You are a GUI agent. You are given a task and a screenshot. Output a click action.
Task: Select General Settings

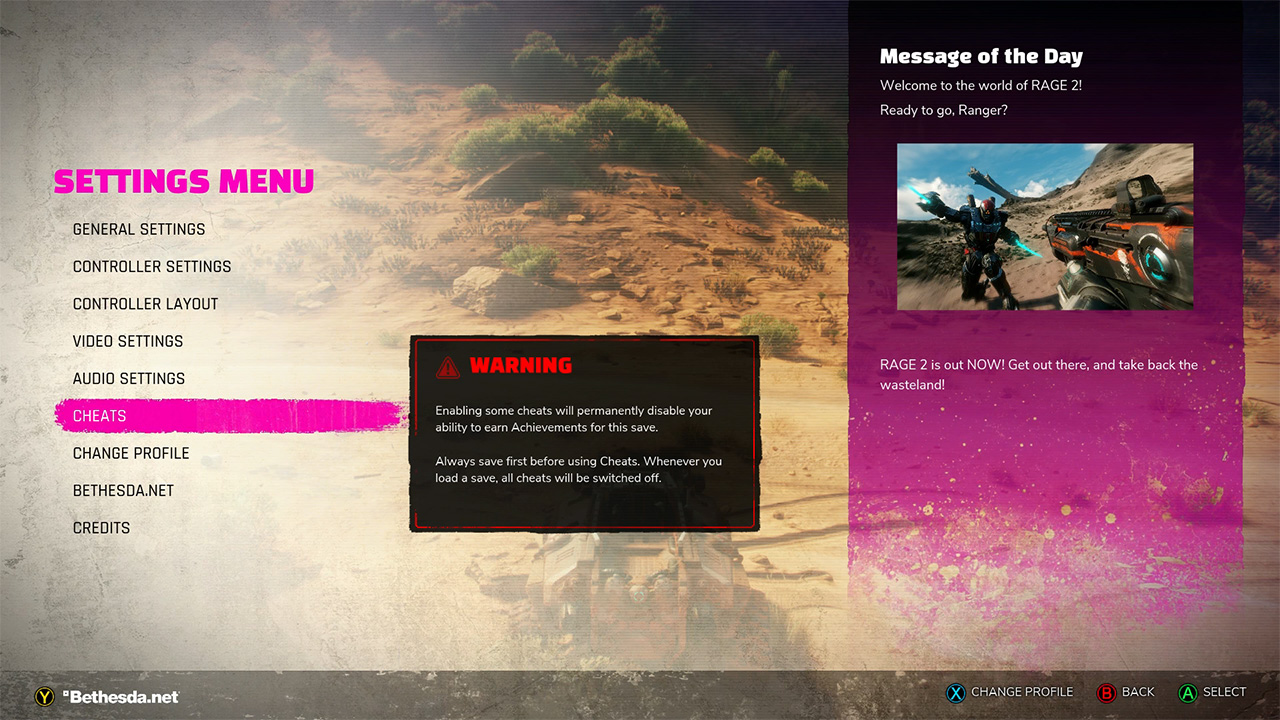(x=139, y=229)
